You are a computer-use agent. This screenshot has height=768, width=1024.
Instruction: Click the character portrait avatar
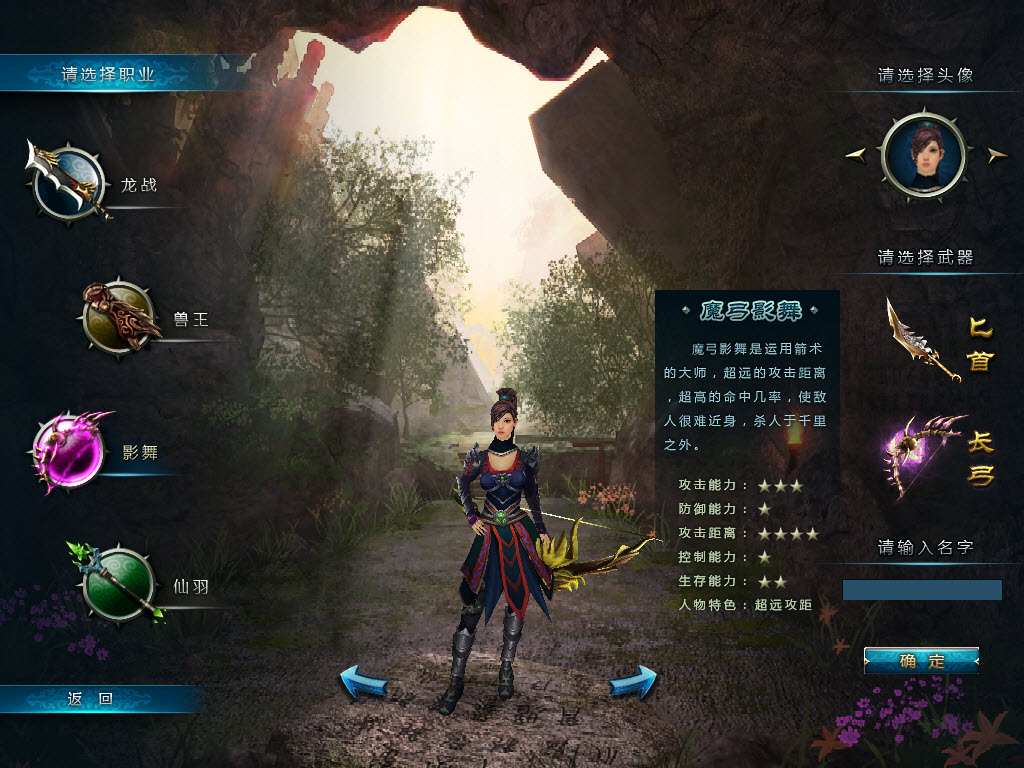(923, 155)
